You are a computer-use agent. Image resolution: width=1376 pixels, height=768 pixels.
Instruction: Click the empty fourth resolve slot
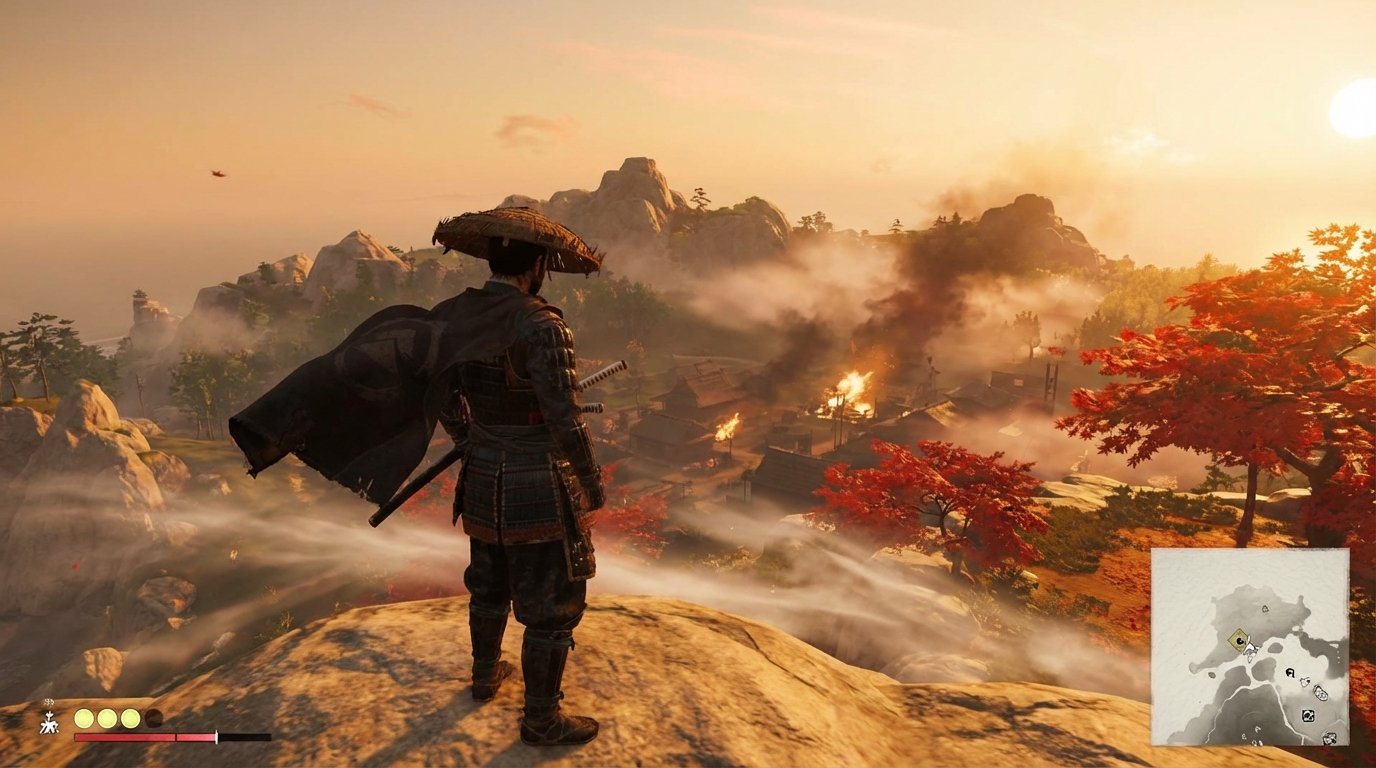point(154,718)
